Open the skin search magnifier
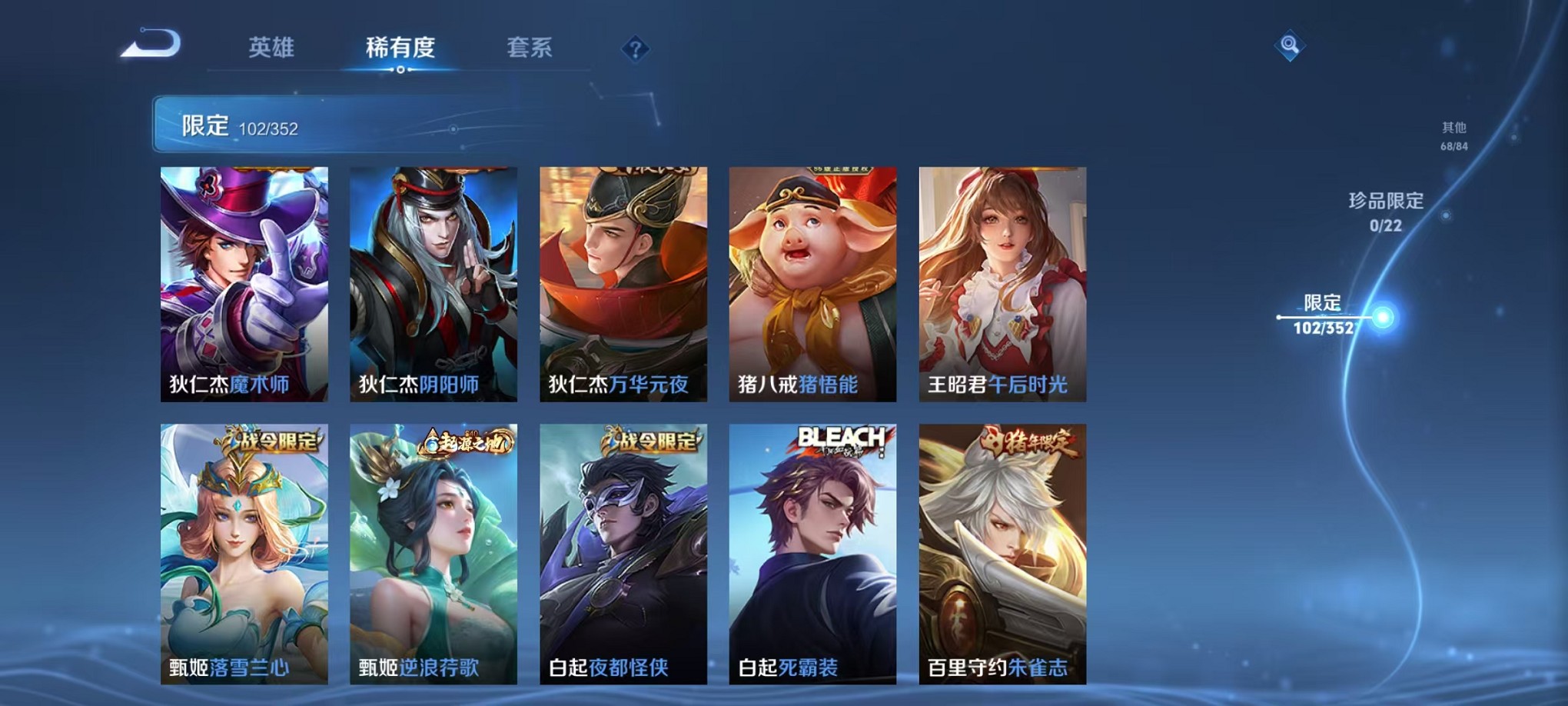Viewport: 1568px width, 706px height. (x=1291, y=46)
